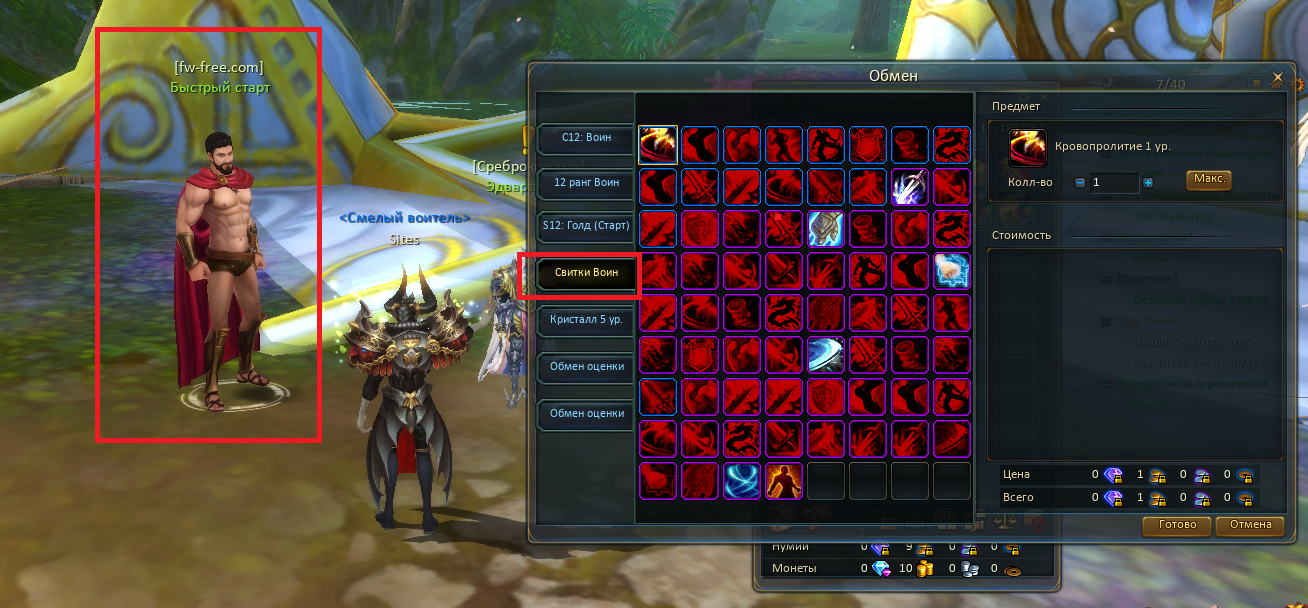Select the Кровопролитие flaming slash scroll slot
This screenshot has height=608, width=1308.
(658, 145)
